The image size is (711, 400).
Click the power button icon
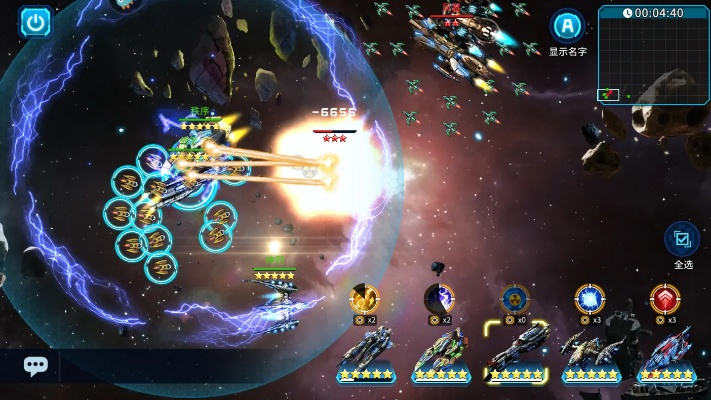coord(37,21)
